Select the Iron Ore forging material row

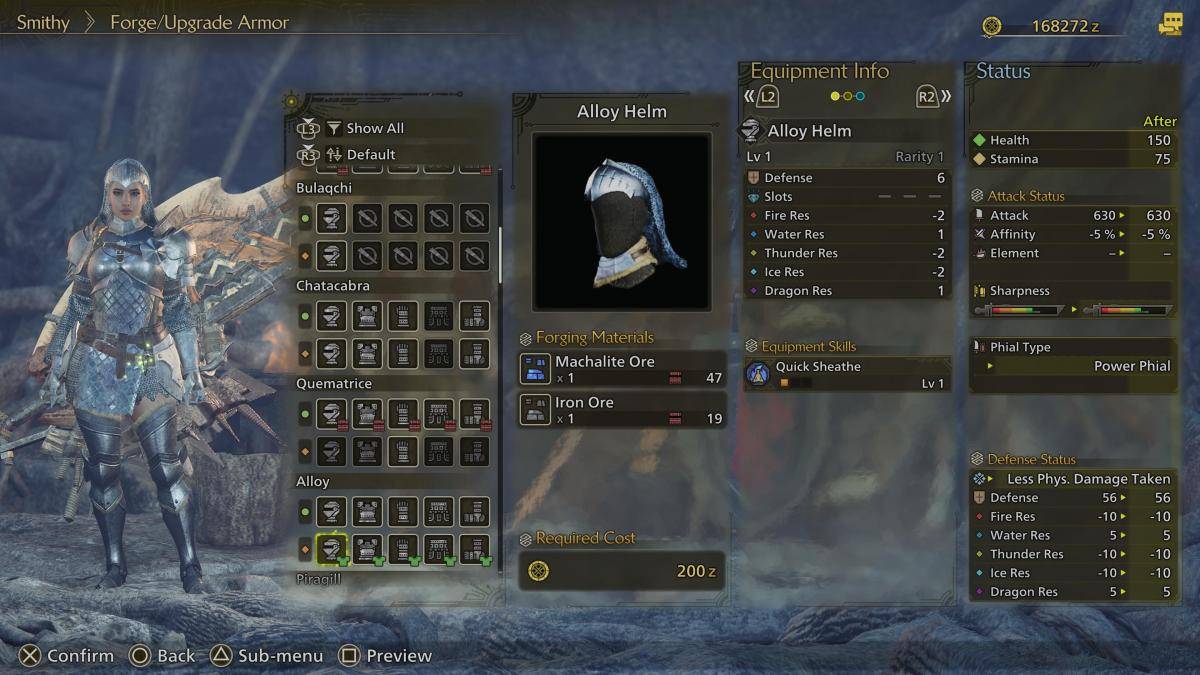(x=621, y=410)
